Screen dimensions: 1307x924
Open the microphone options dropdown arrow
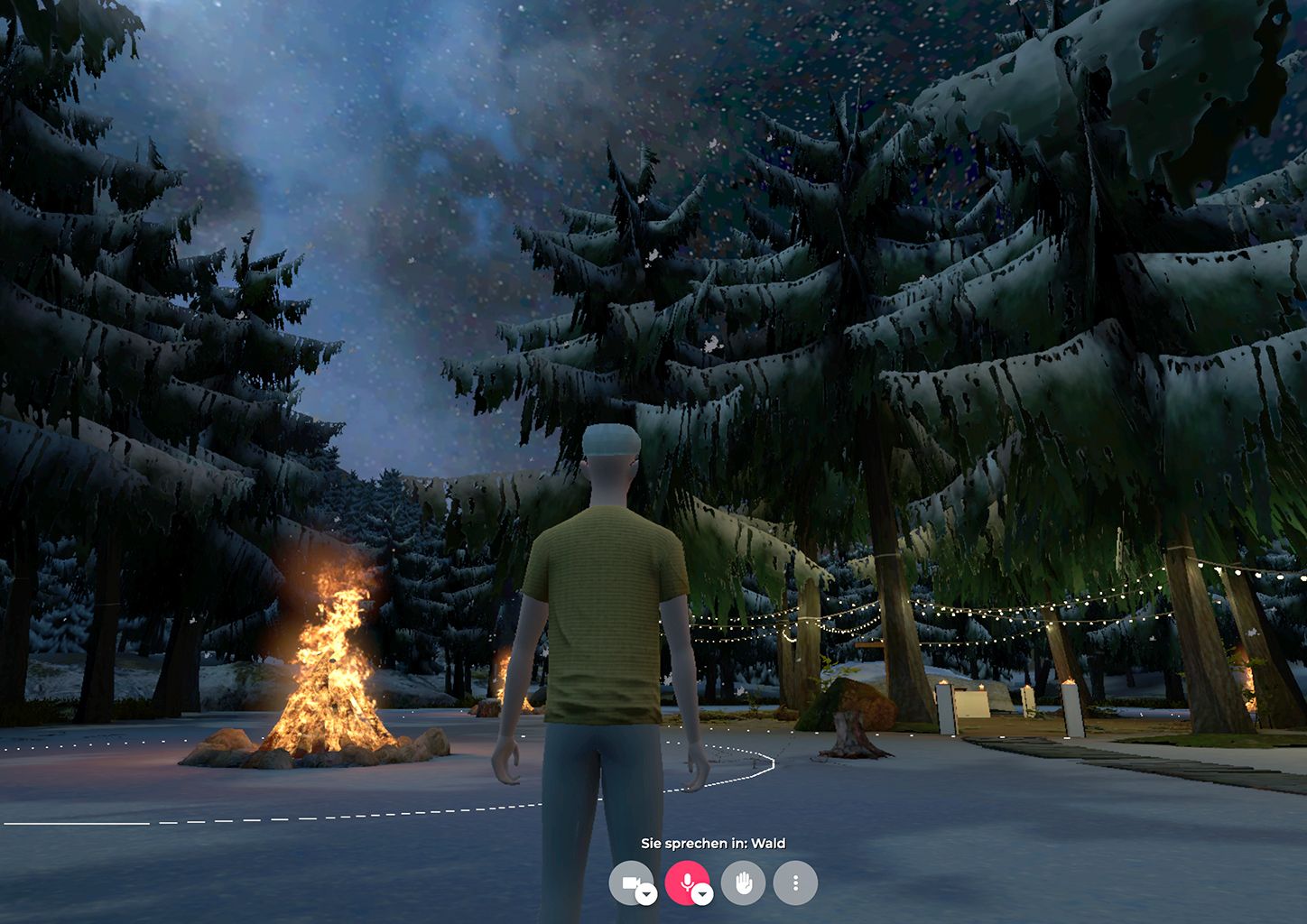coord(702,894)
